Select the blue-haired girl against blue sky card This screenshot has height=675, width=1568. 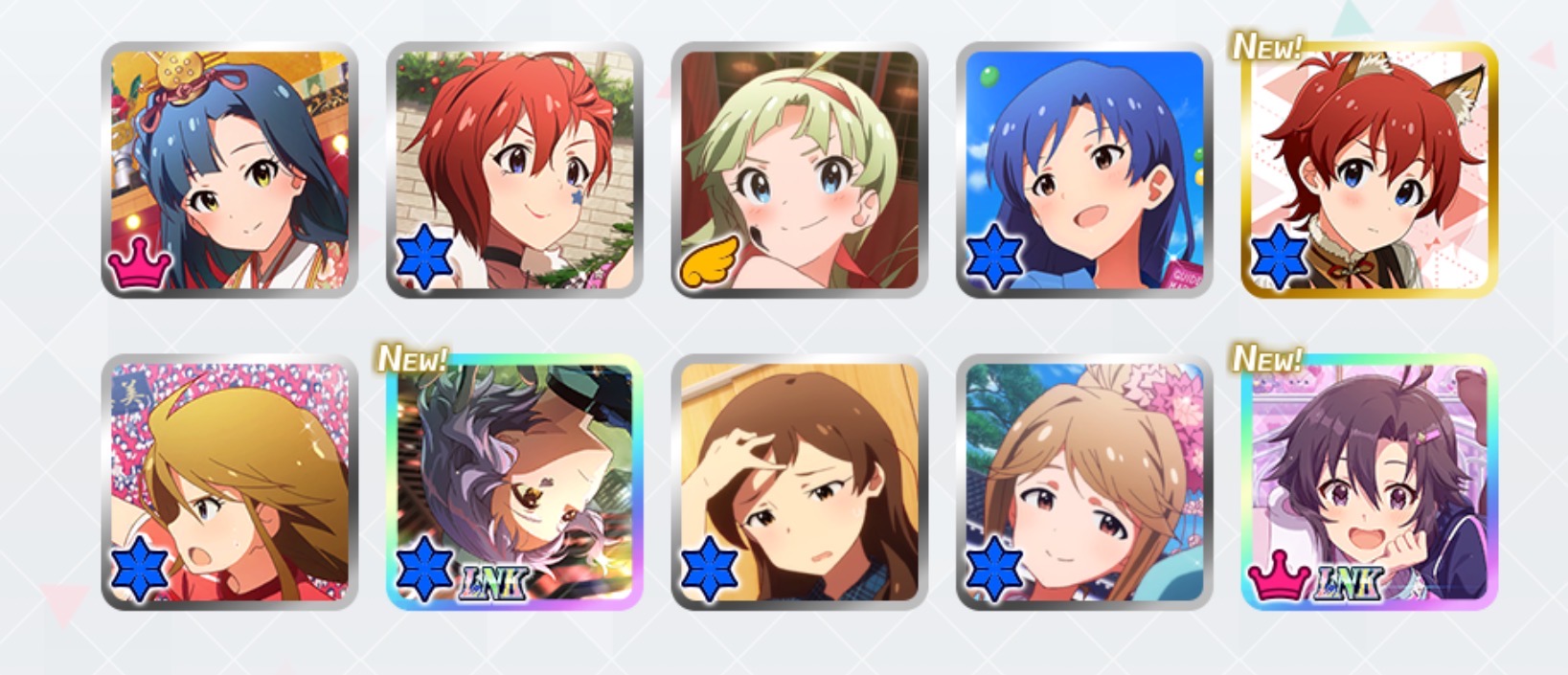pos(1084,169)
